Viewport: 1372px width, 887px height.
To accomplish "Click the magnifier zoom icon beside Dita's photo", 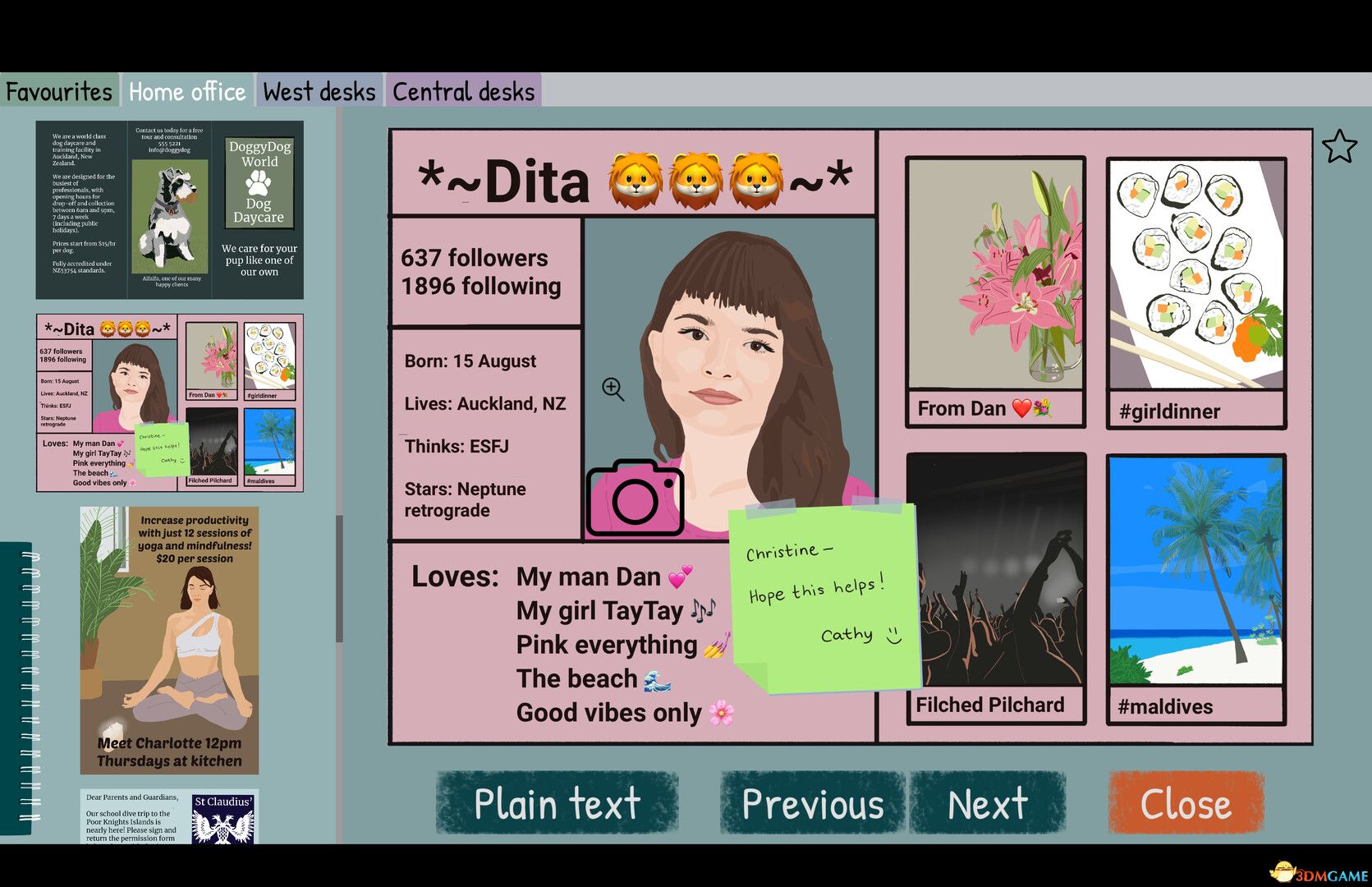I will click(x=613, y=388).
